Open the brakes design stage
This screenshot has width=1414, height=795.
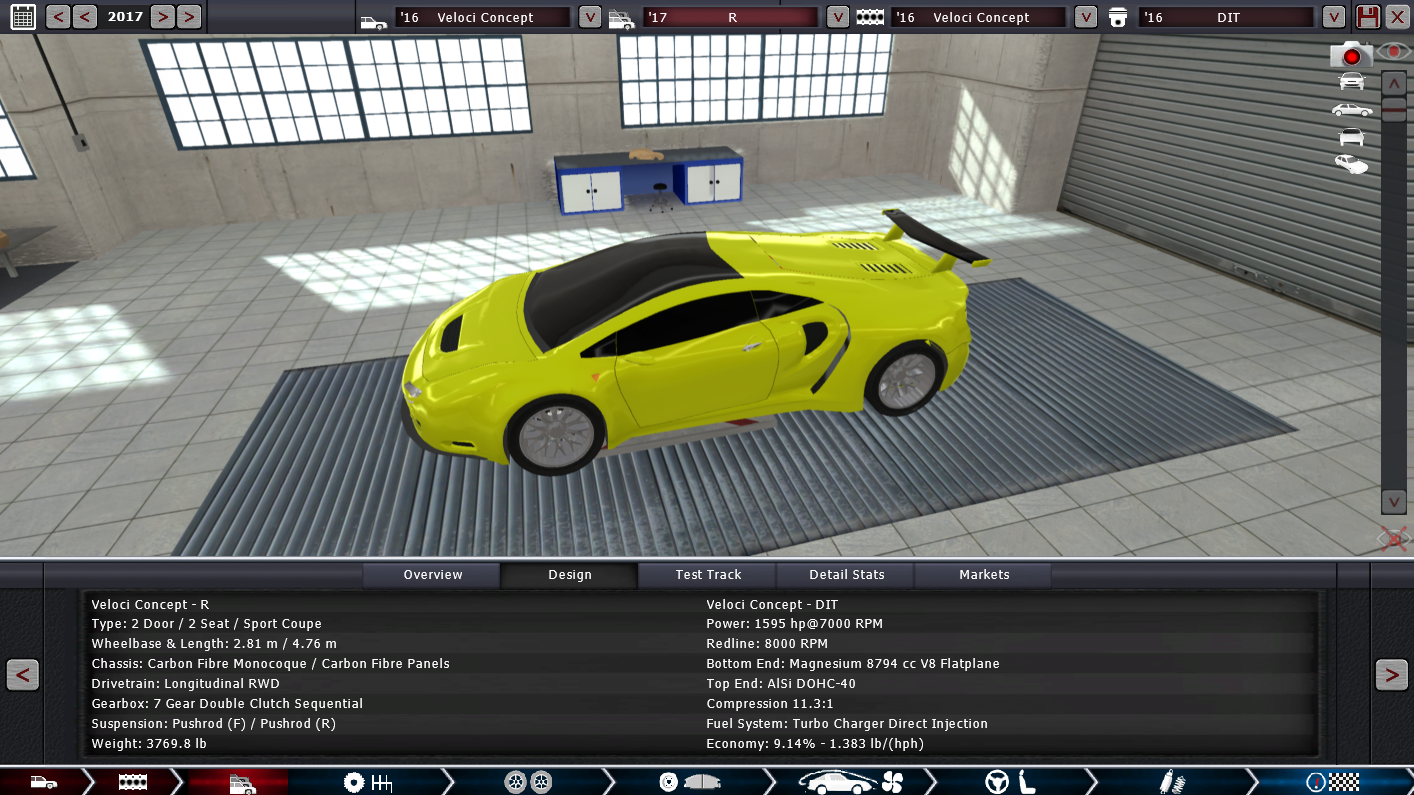[690, 782]
